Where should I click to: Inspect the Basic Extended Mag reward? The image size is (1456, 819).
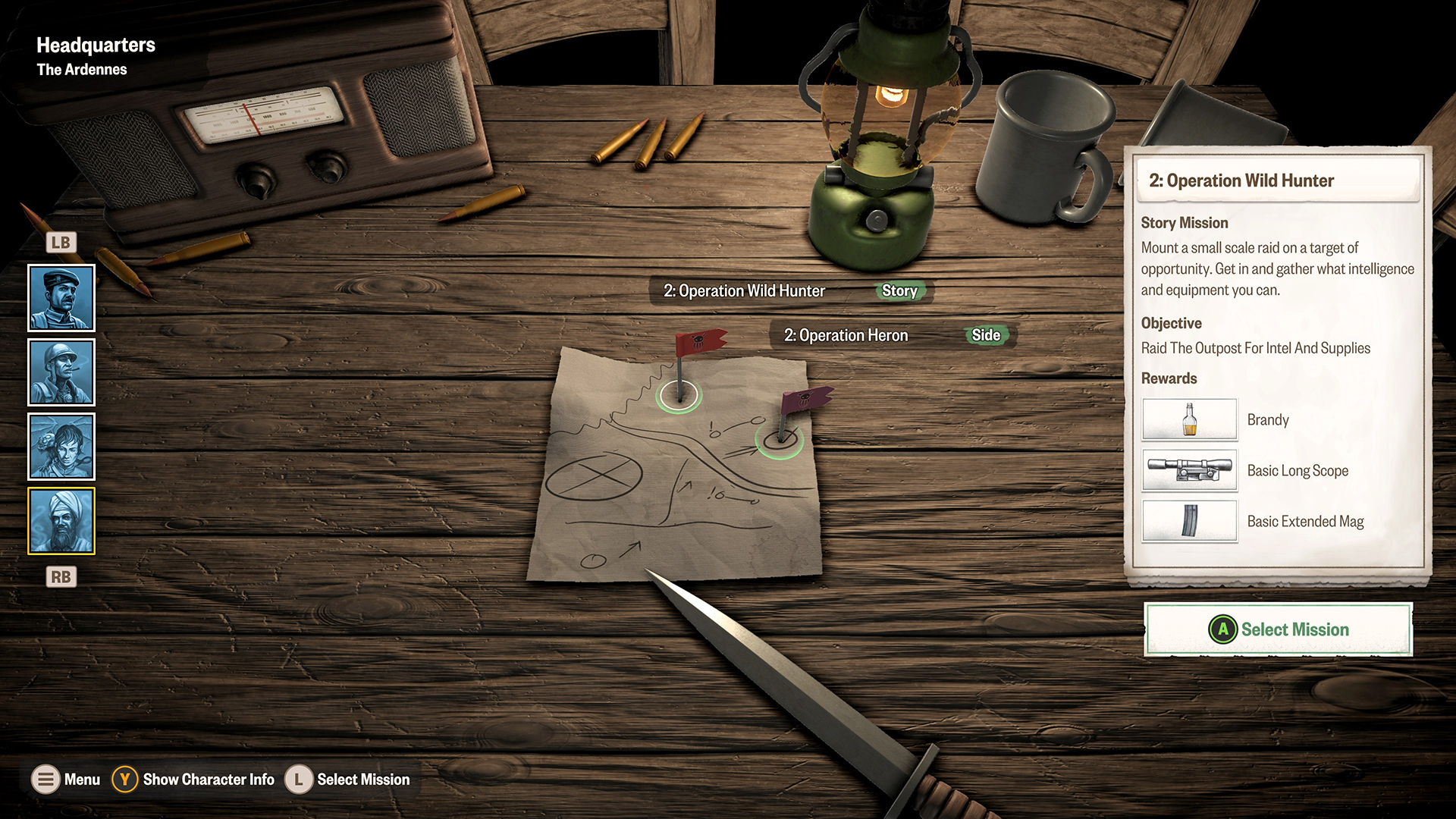[x=1189, y=521]
